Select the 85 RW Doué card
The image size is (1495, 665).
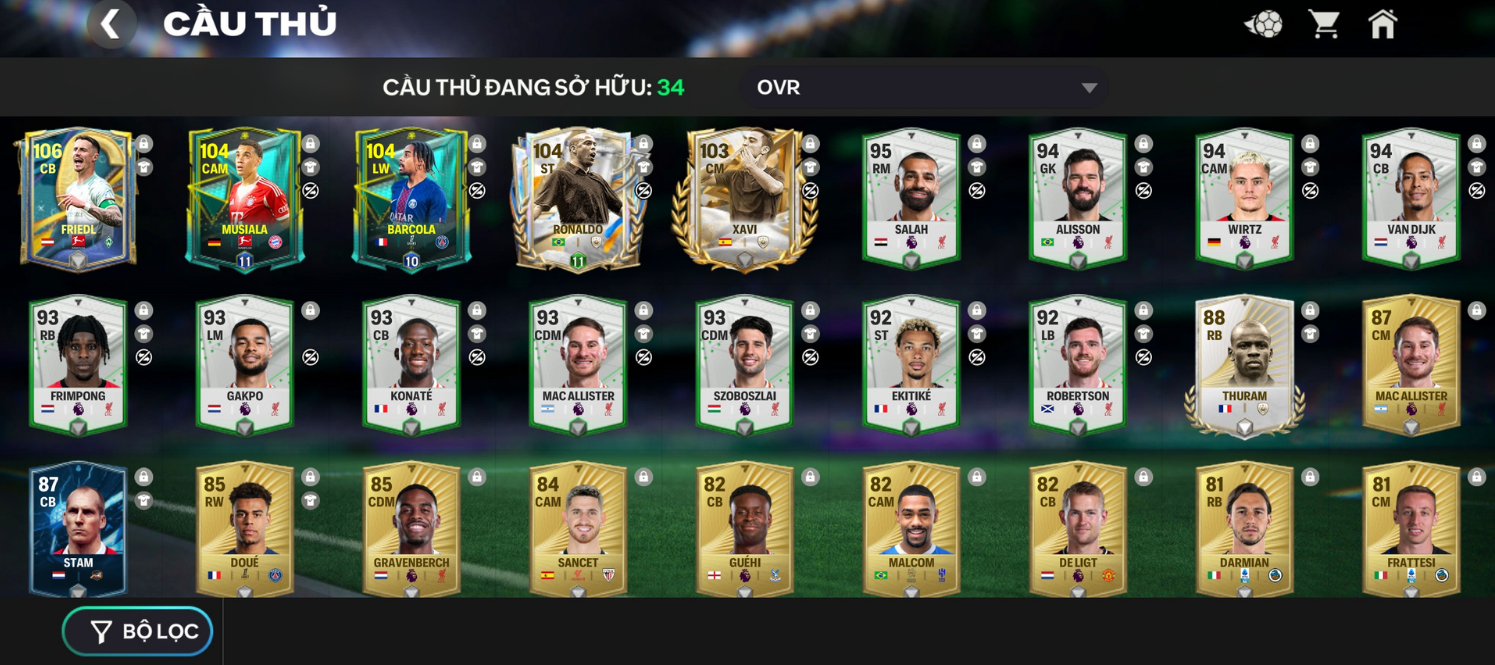pyautogui.click(x=245, y=530)
